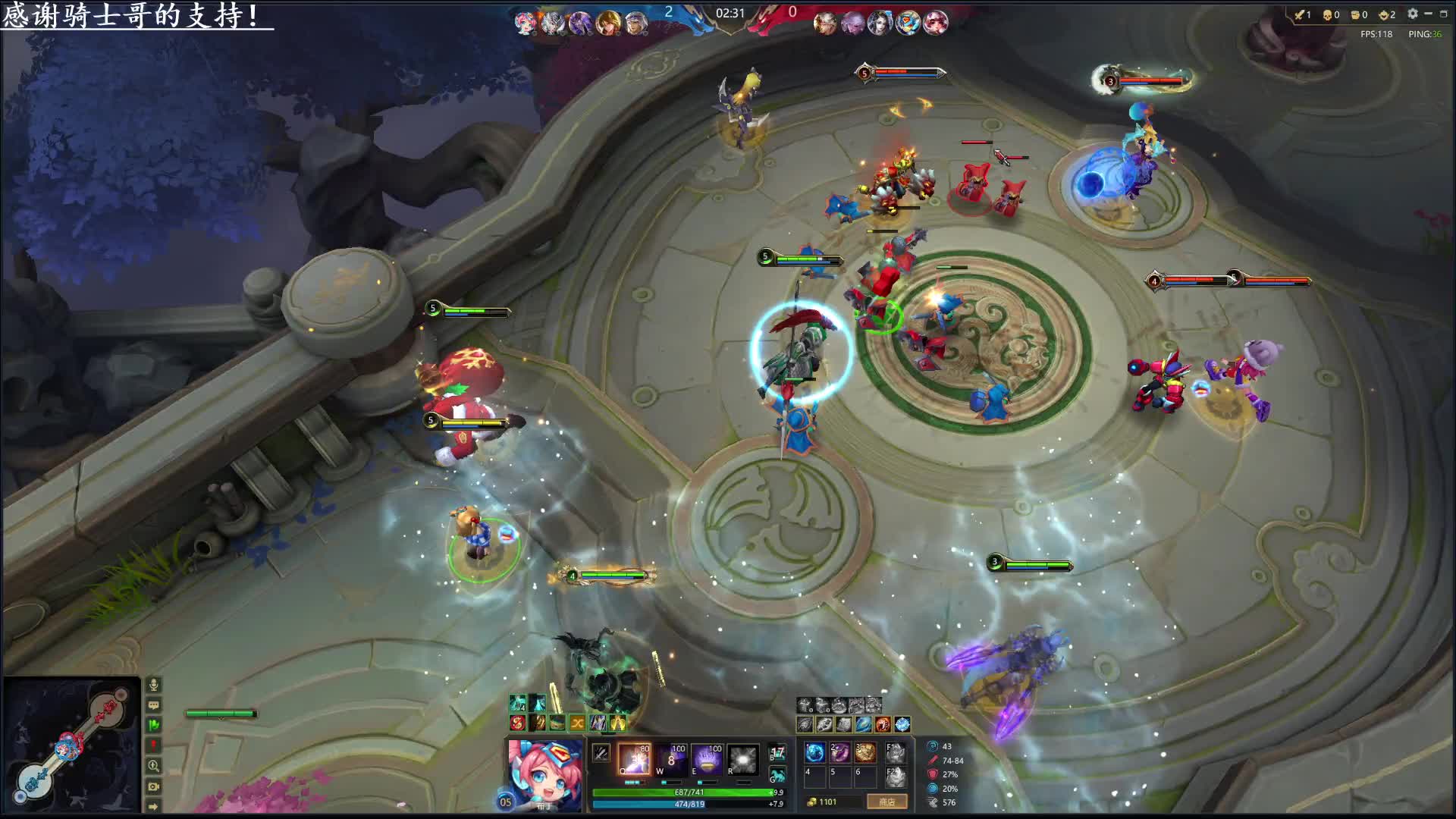Activate the Q ability
Image resolution: width=1456 pixels, height=819 pixels.
coord(633,759)
